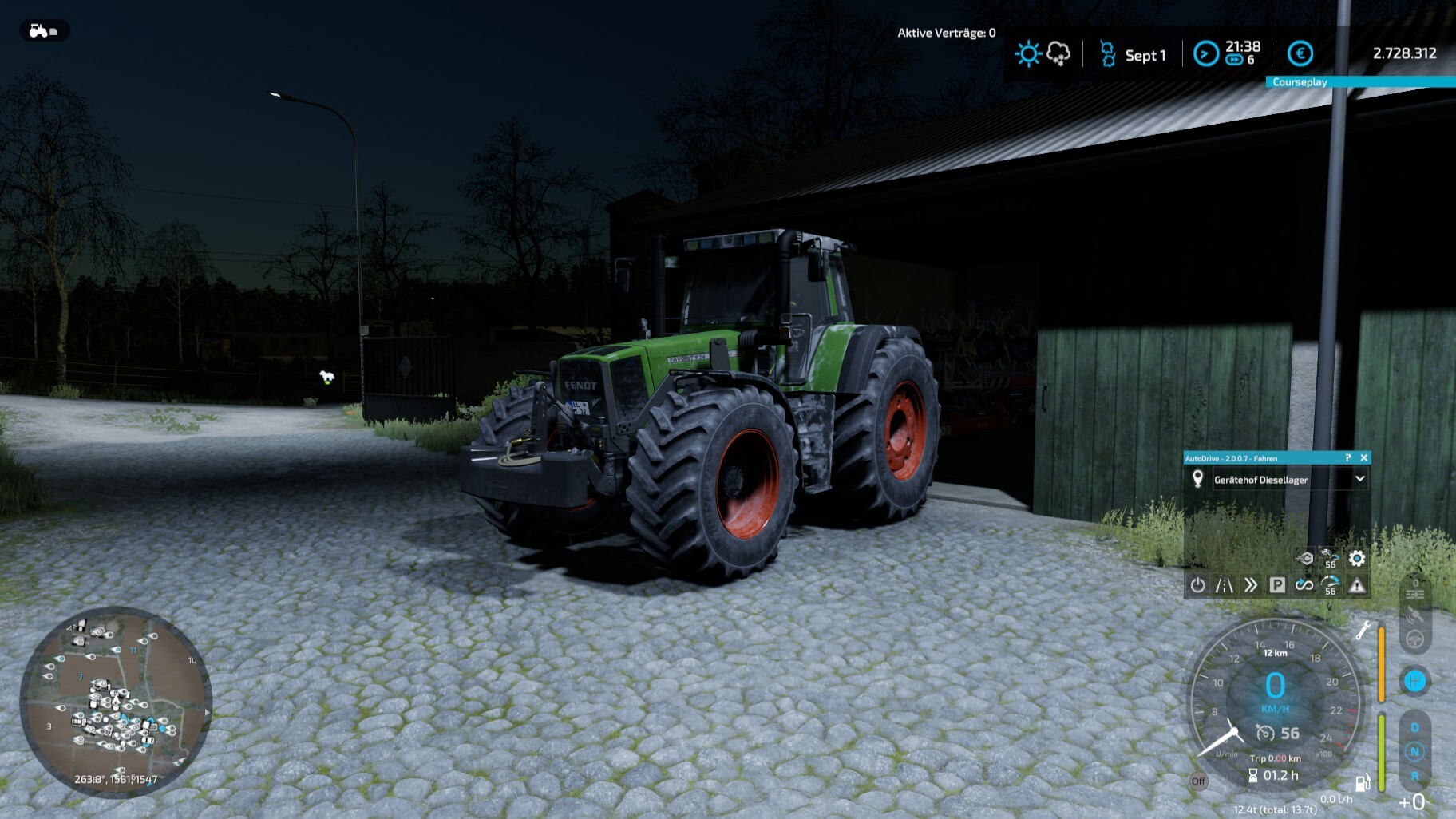The image size is (1456, 819).
Task: Click the sun weather forecast icon
Action: click(1028, 54)
